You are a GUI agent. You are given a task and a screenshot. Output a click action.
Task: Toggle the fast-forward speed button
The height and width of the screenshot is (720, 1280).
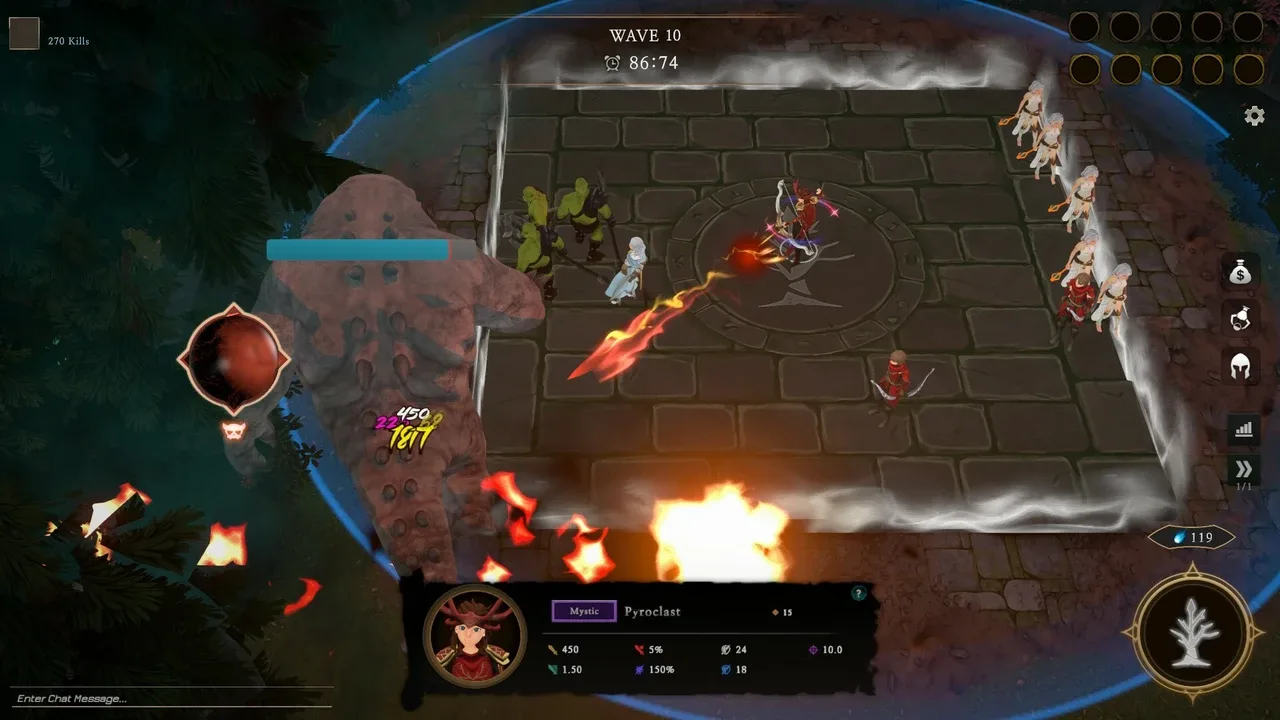point(1243,469)
